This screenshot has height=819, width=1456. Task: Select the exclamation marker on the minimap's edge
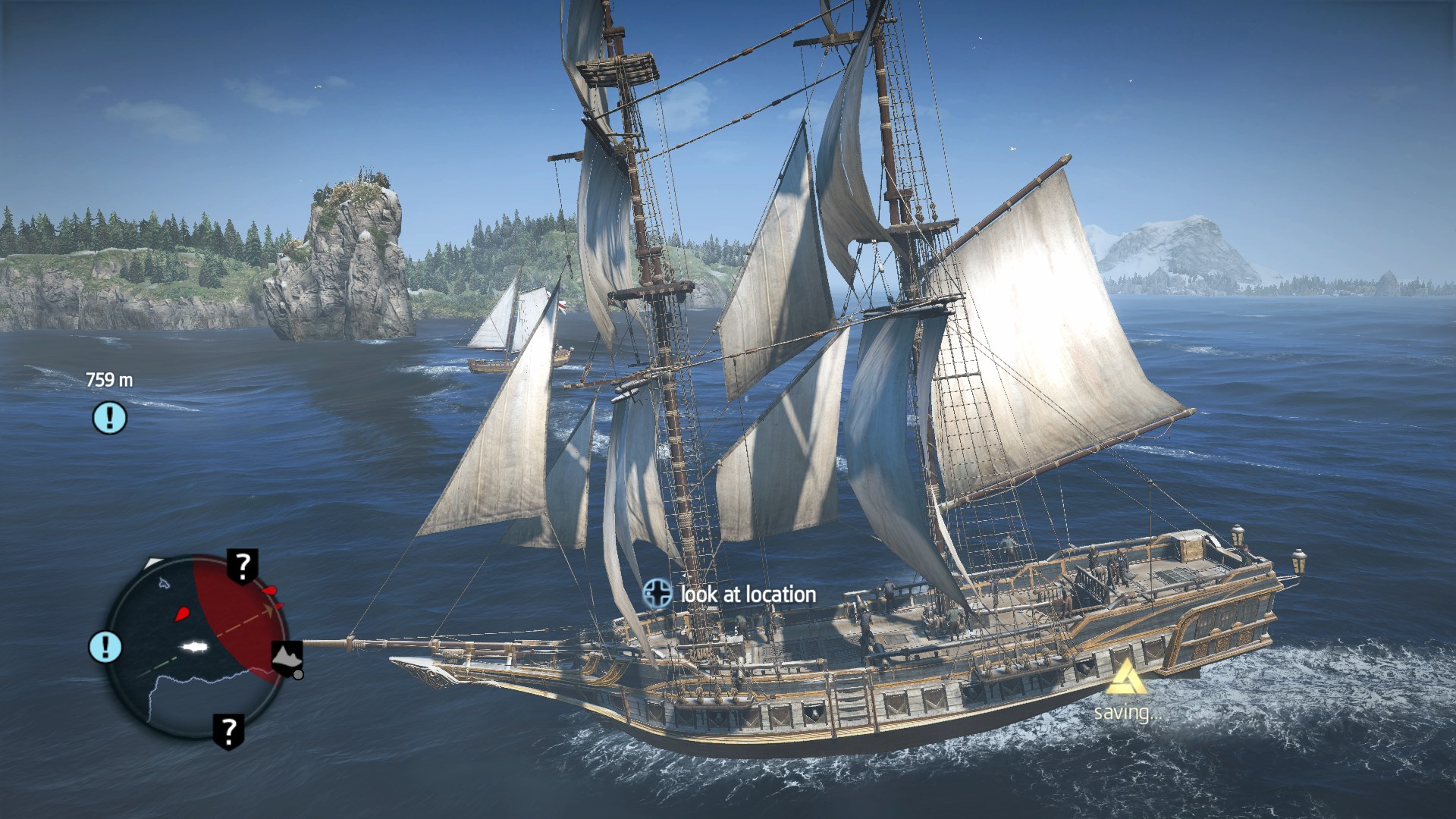coord(105,647)
